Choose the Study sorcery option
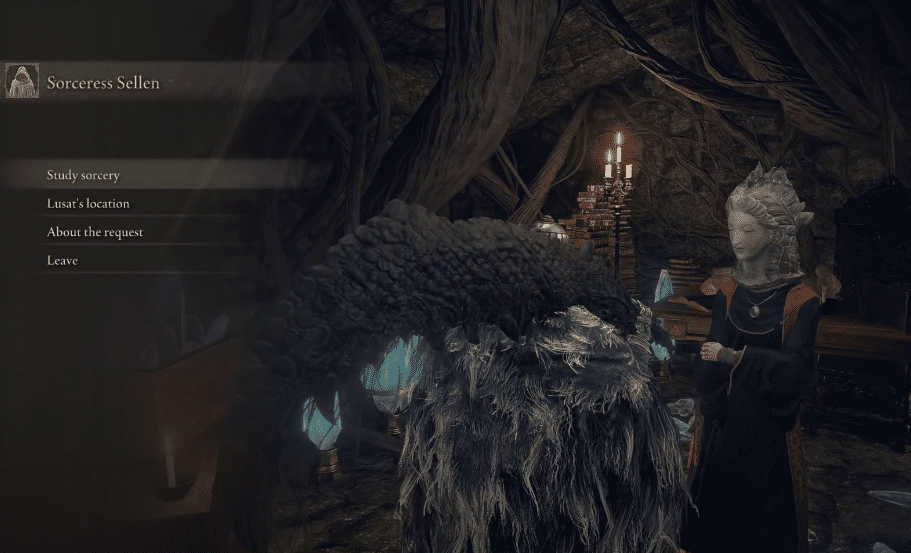 coord(83,175)
